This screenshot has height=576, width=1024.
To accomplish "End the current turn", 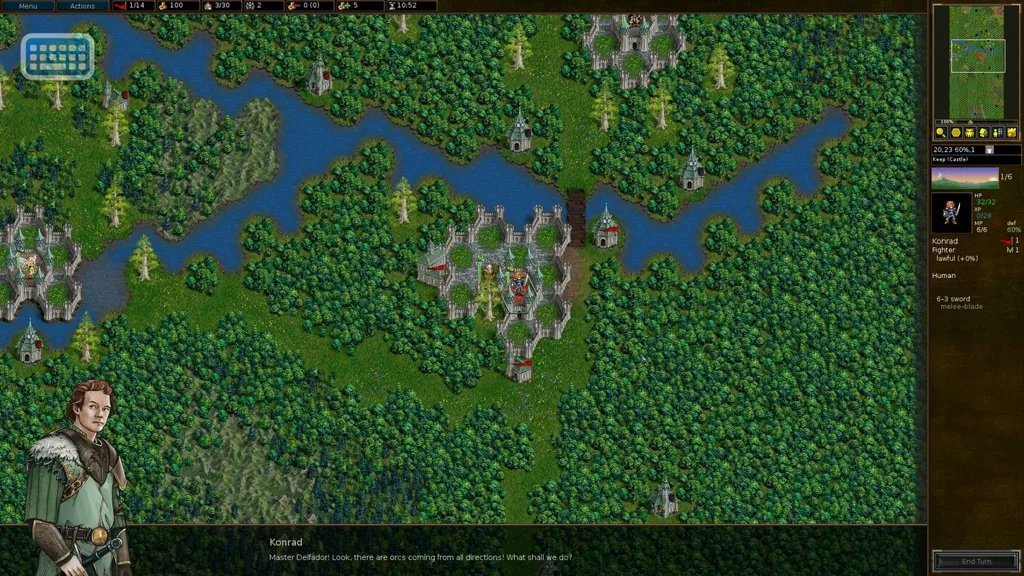I will [976, 561].
